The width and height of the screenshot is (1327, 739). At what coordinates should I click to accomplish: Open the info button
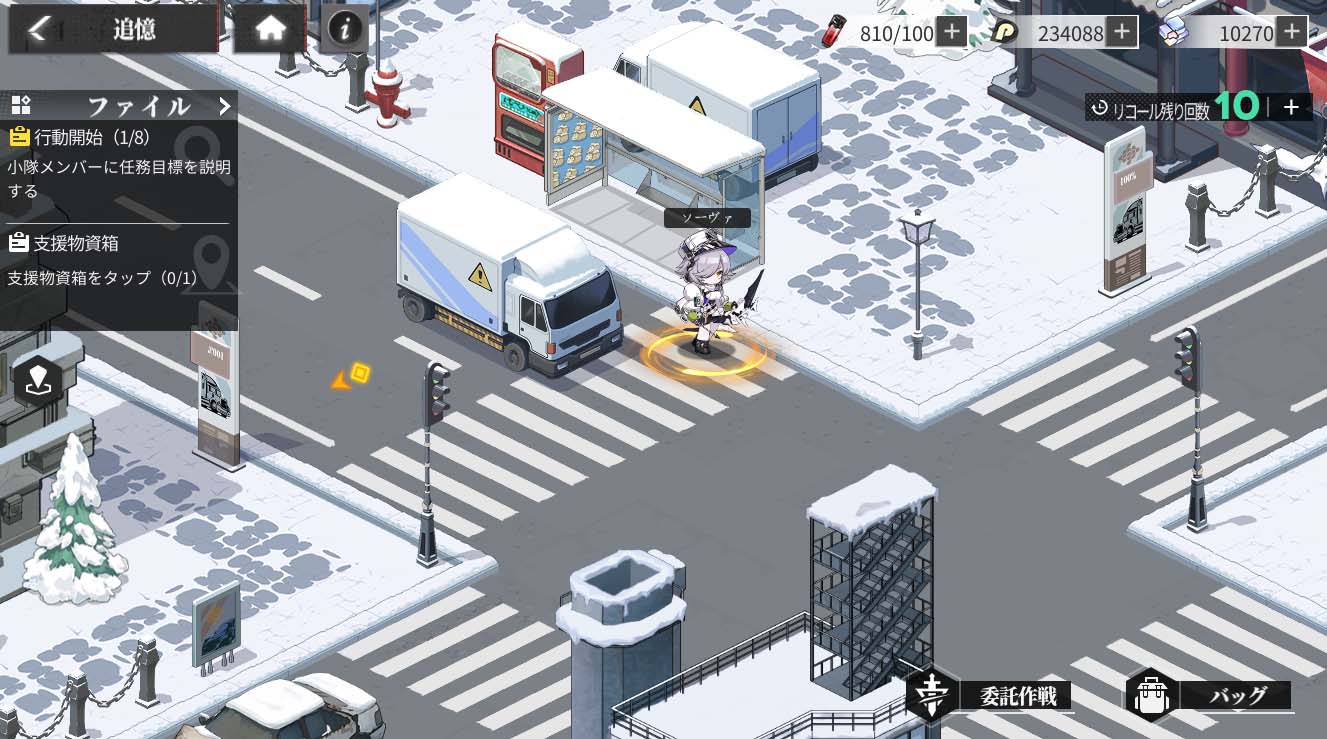coord(345,29)
